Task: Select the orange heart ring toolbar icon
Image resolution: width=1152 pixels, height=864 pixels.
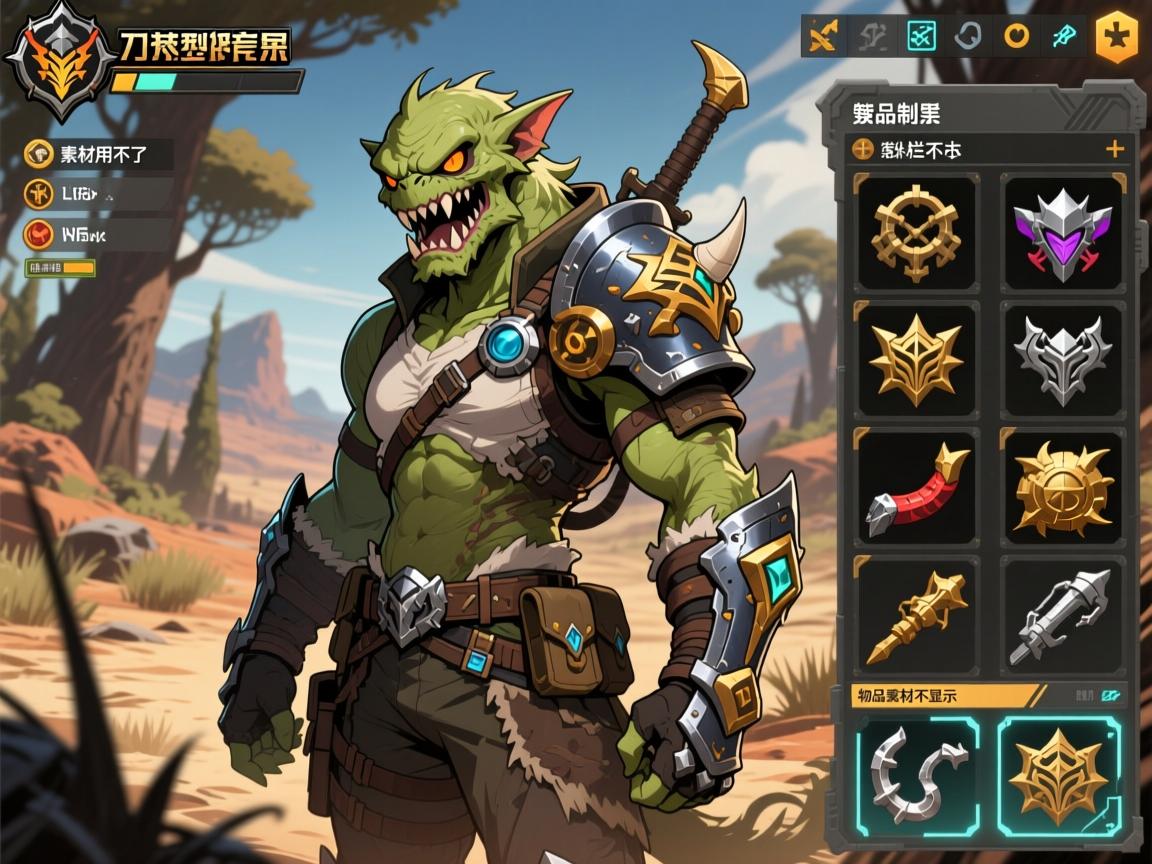Action: [1017, 37]
